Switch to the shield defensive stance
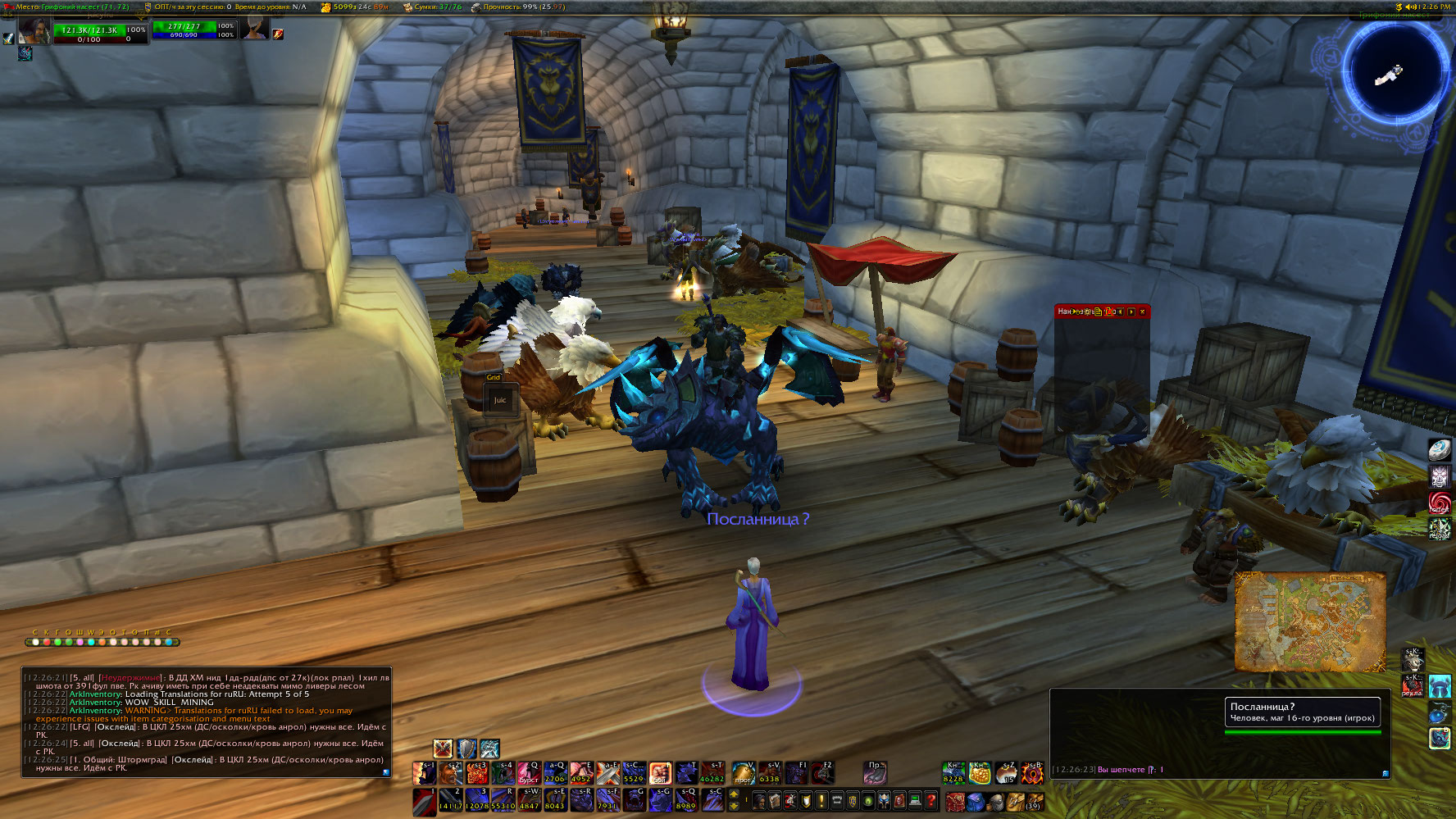Viewport: 1456px width, 819px height. click(x=466, y=748)
